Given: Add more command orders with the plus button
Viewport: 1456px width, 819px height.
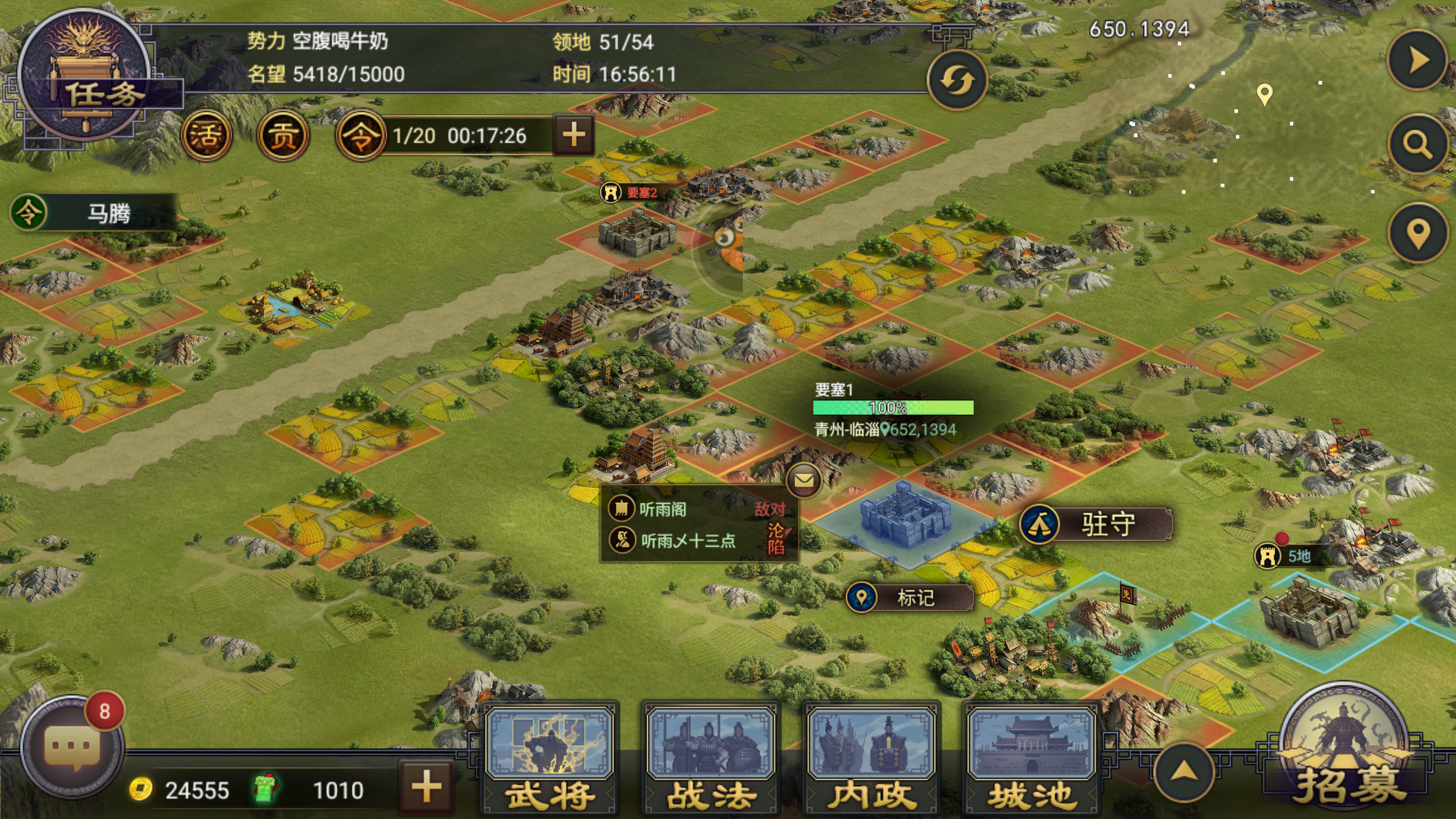Looking at the screenshot, I should [x=573, y=135].
